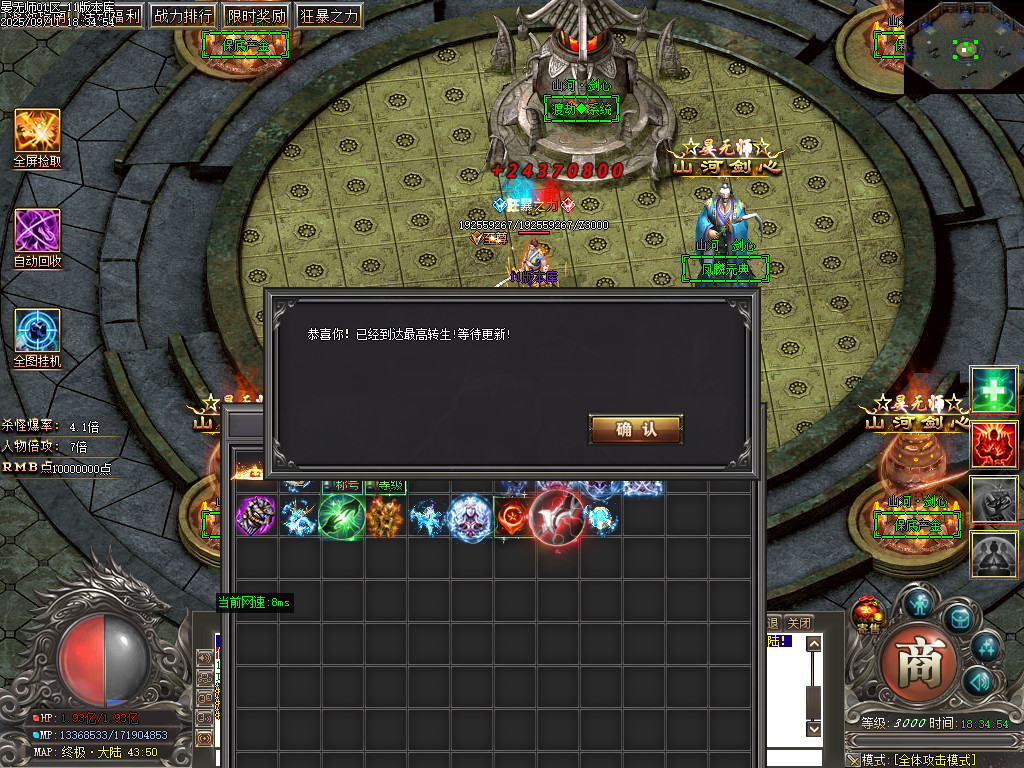Select the purple armored gauntlet item
Image resolution: width=1024 pixels, height=768 pixels.
[x=254, y=517]
